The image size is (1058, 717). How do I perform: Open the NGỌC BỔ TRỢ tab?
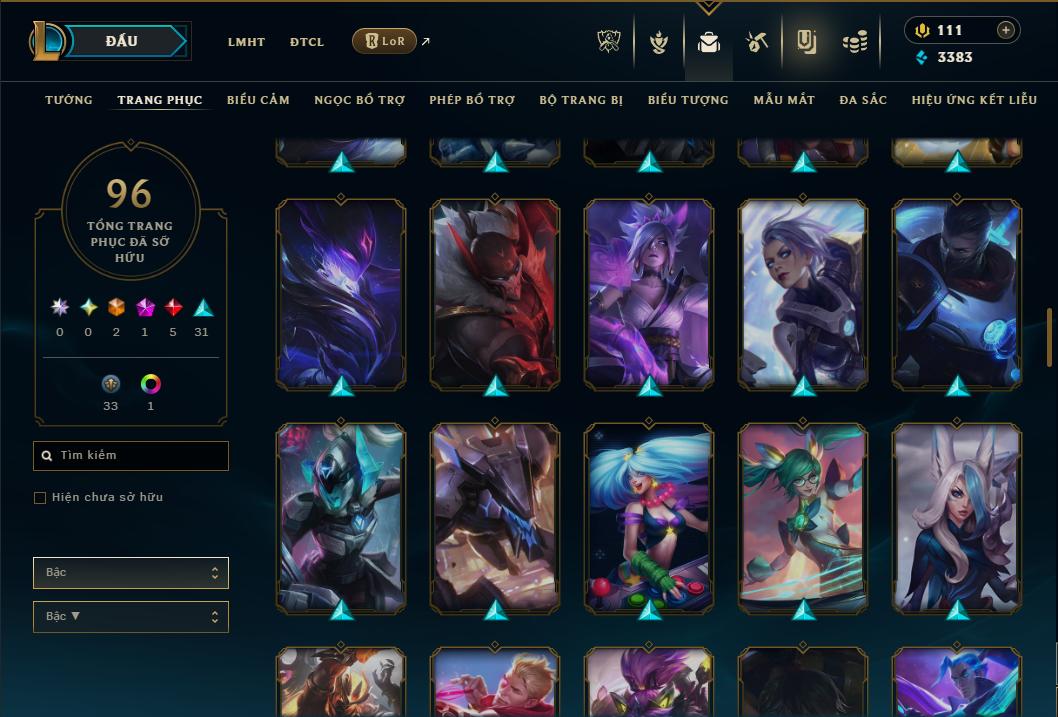(x=359, y=100)
